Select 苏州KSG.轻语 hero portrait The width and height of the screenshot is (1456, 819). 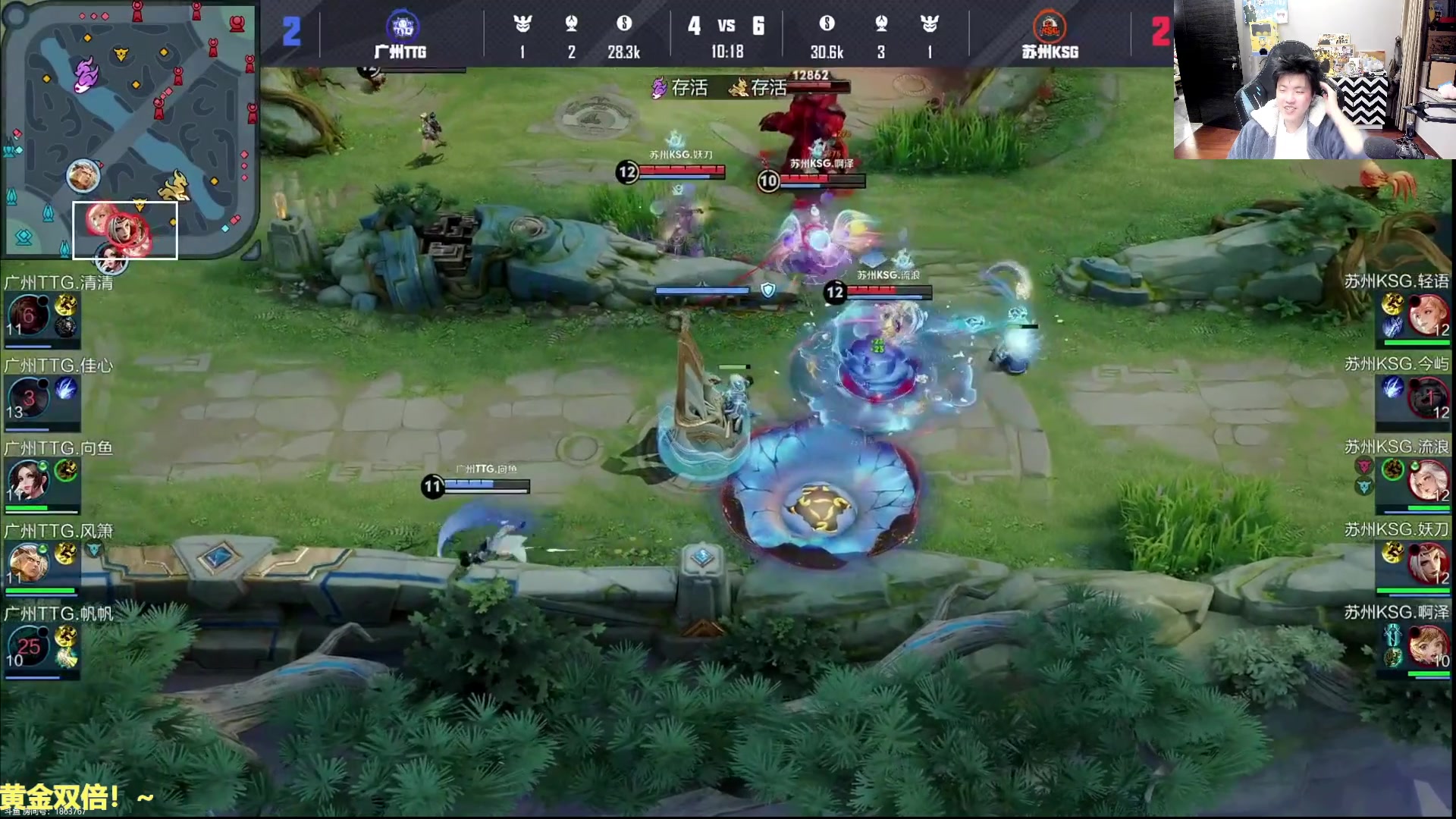pyautogui.click(x=1428, y=315)
